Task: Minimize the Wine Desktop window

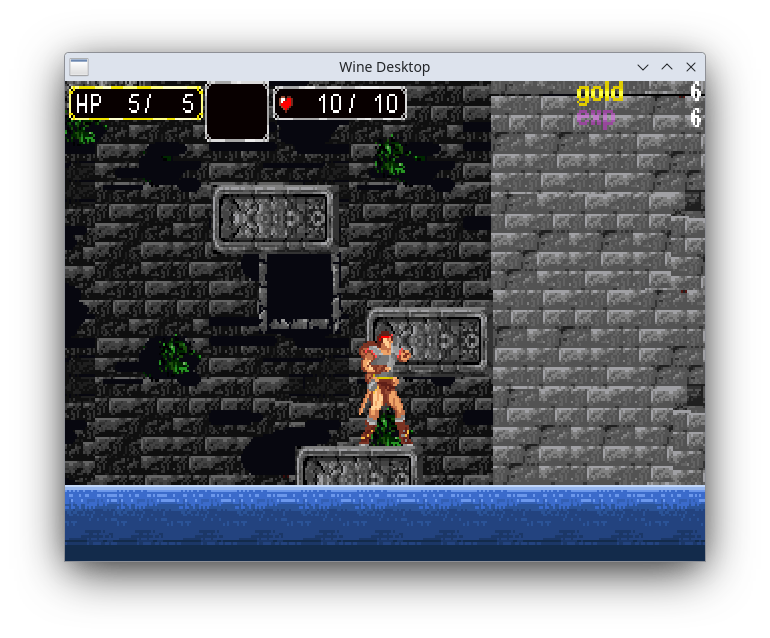Action: click(643, 67)
